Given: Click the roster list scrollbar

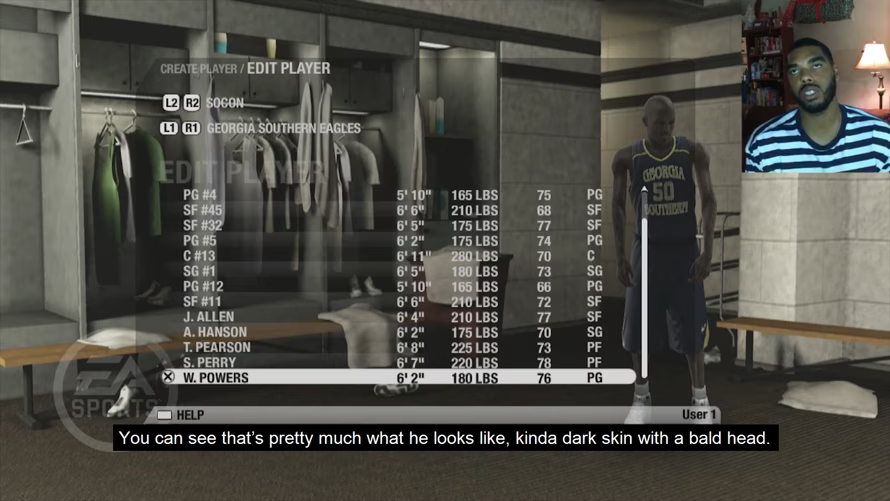Looking at the screenshot, I should click(644, 290).
